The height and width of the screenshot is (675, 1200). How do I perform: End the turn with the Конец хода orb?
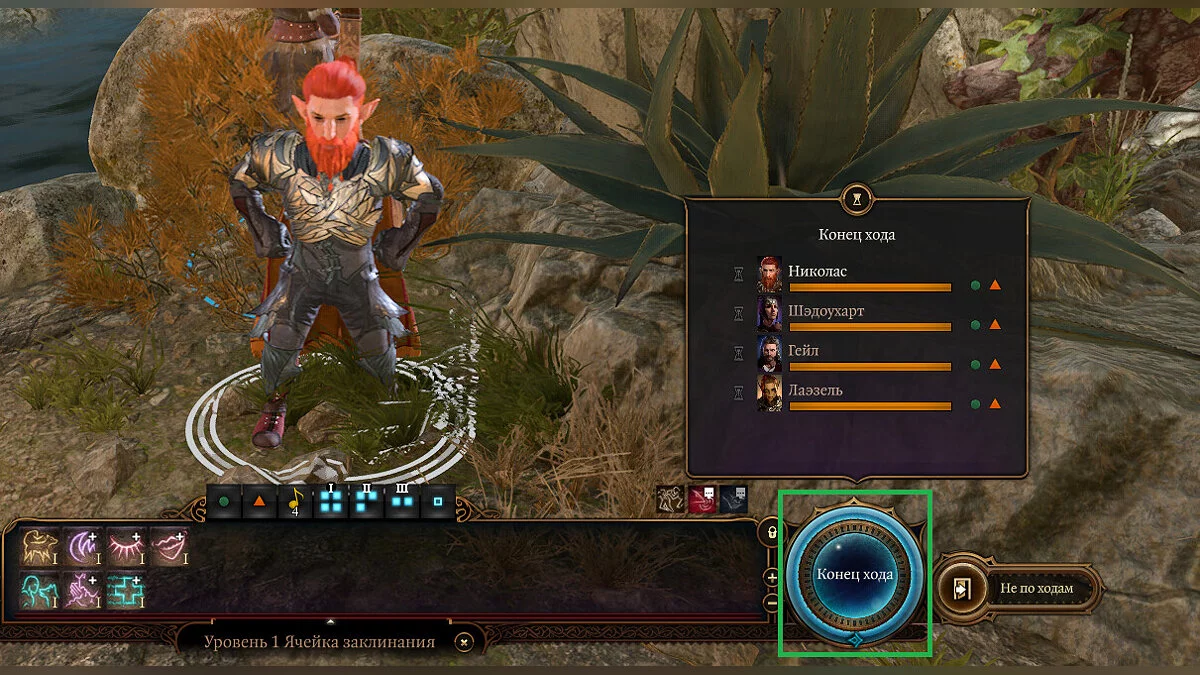[x=854, y=575]
